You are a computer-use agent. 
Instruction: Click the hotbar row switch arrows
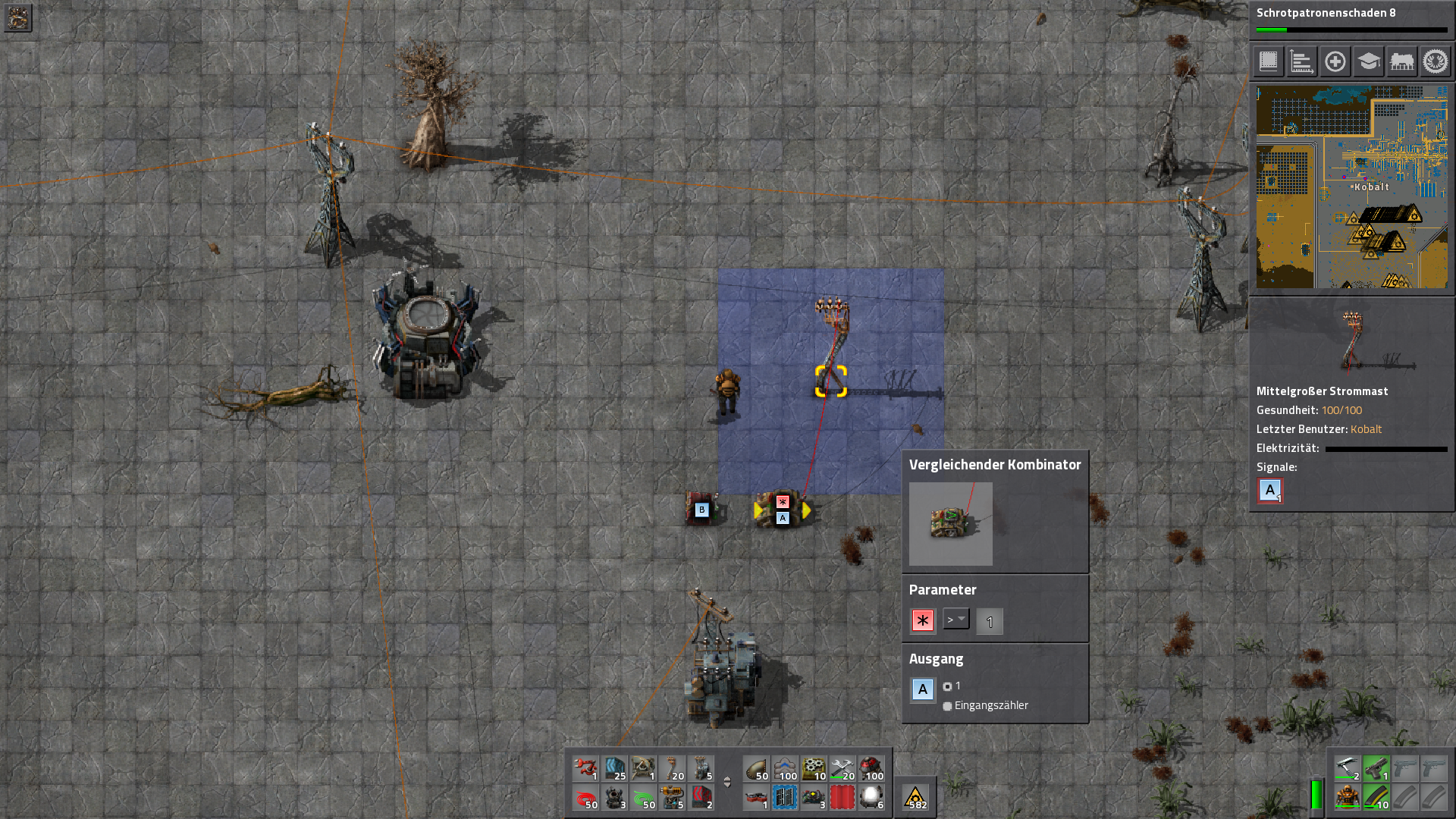[727, 782]
